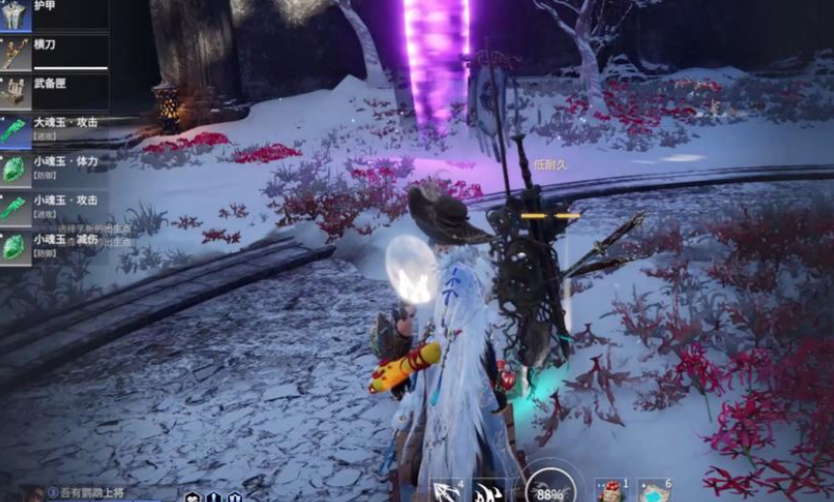The height and width of the screenshot is (502, 834).
Task: Choose the 小魂玉·攻击 soul jade
Action: point(54,206)
